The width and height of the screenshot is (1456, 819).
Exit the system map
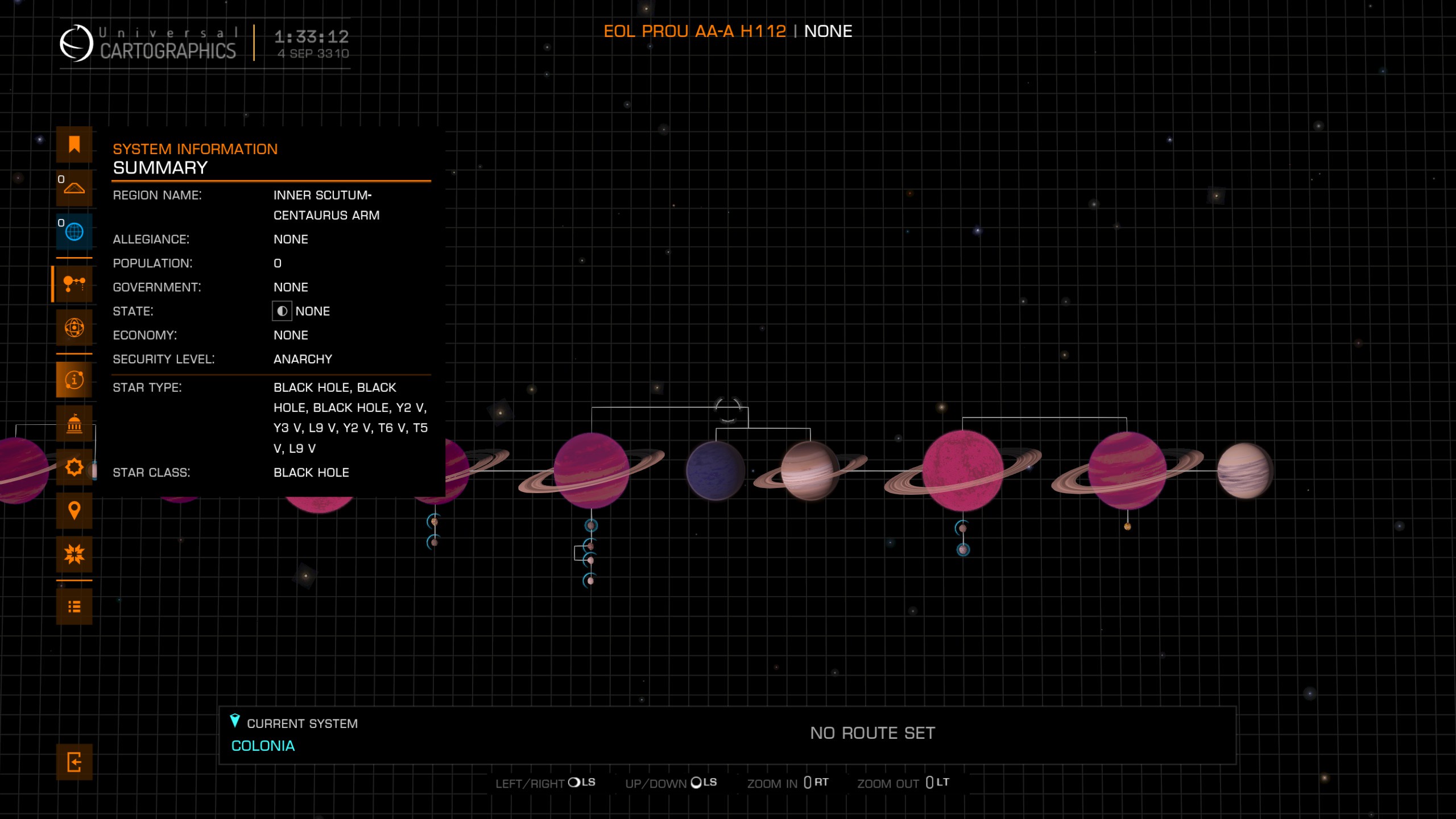pos(74,762)
